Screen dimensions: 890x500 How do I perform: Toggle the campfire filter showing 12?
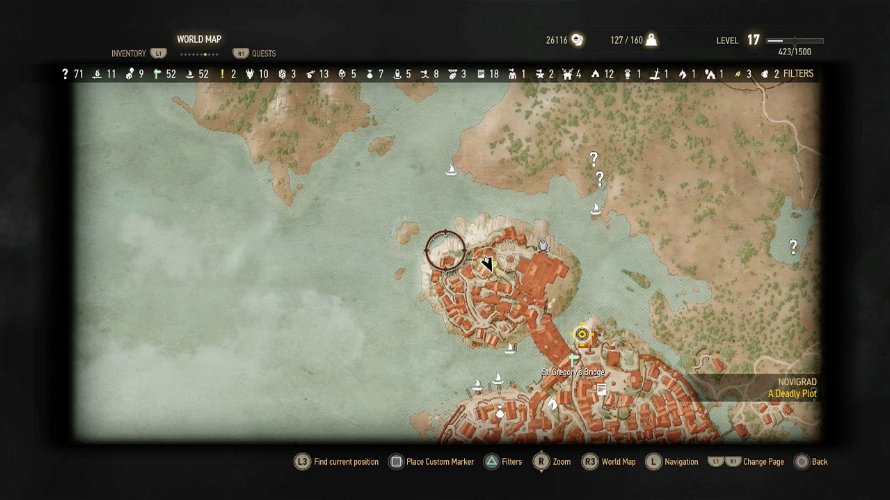coord(596,74)
